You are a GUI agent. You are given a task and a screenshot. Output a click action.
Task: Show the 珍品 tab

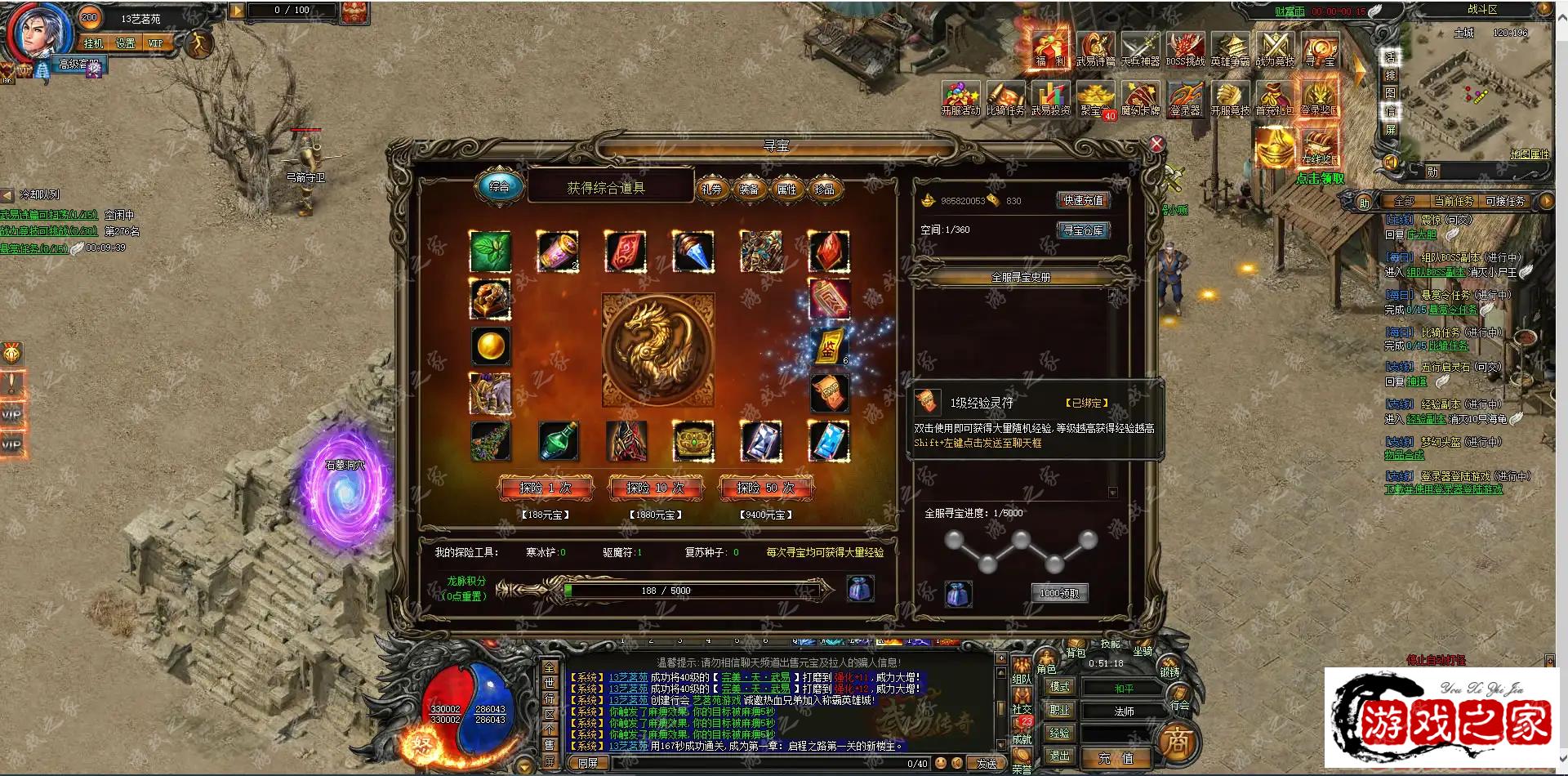point(825,190)
